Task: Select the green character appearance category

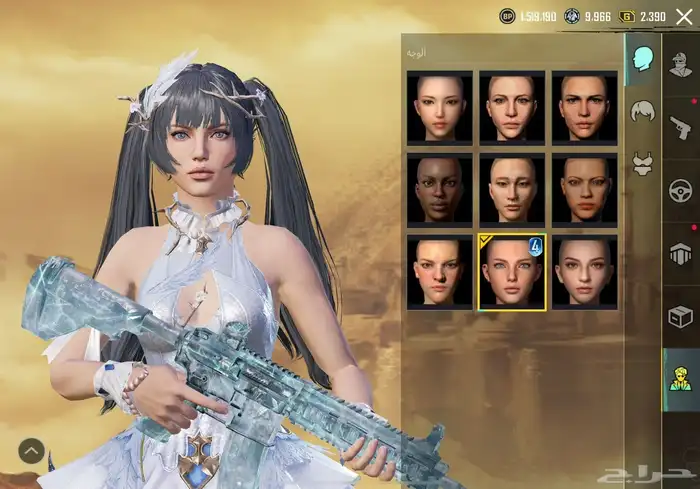Action: click(680, 380)
